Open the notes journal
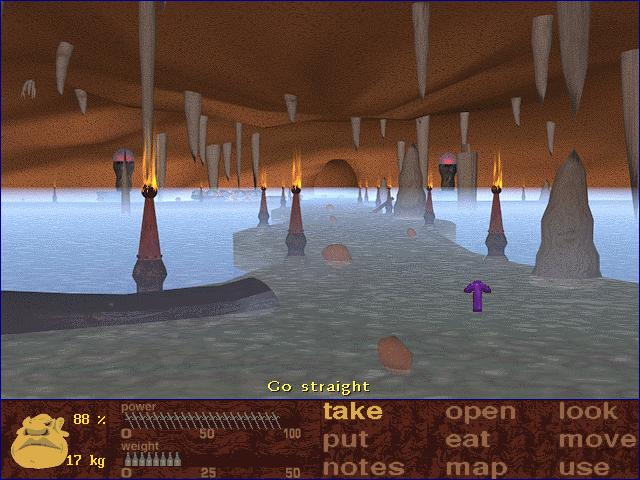Image resolution: width=640 pixels, height=480 pixels. click(363, 467)
